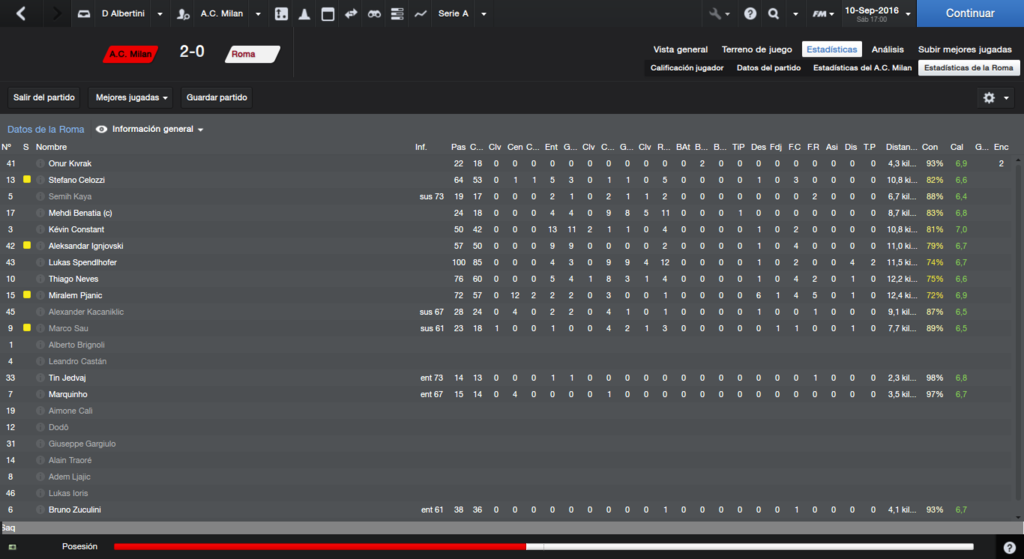Open the Datos del partido subtab
The width and height of the screenshot is (1024, 559).
768,68
